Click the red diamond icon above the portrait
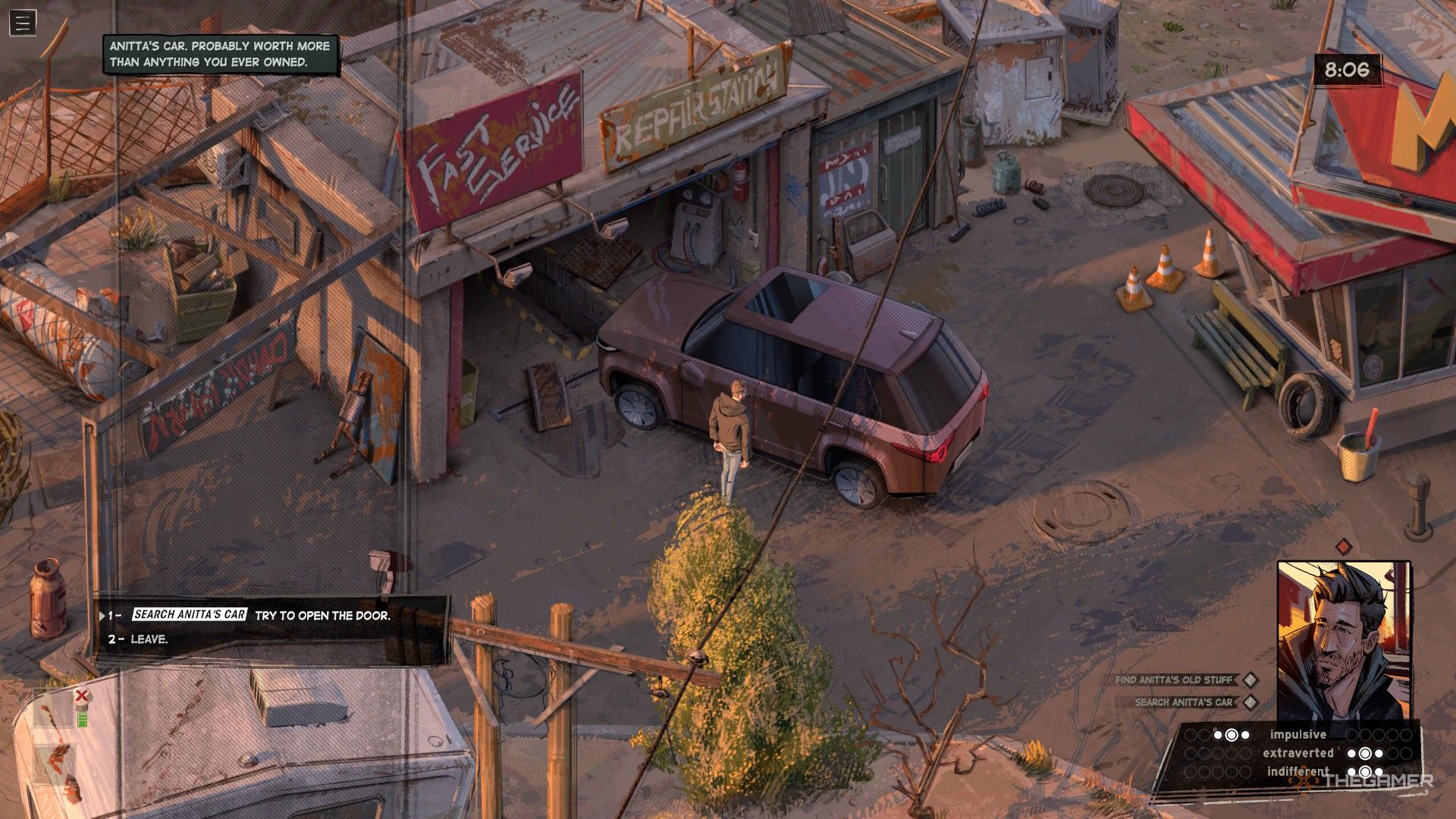 click(x=1344, y=546)
